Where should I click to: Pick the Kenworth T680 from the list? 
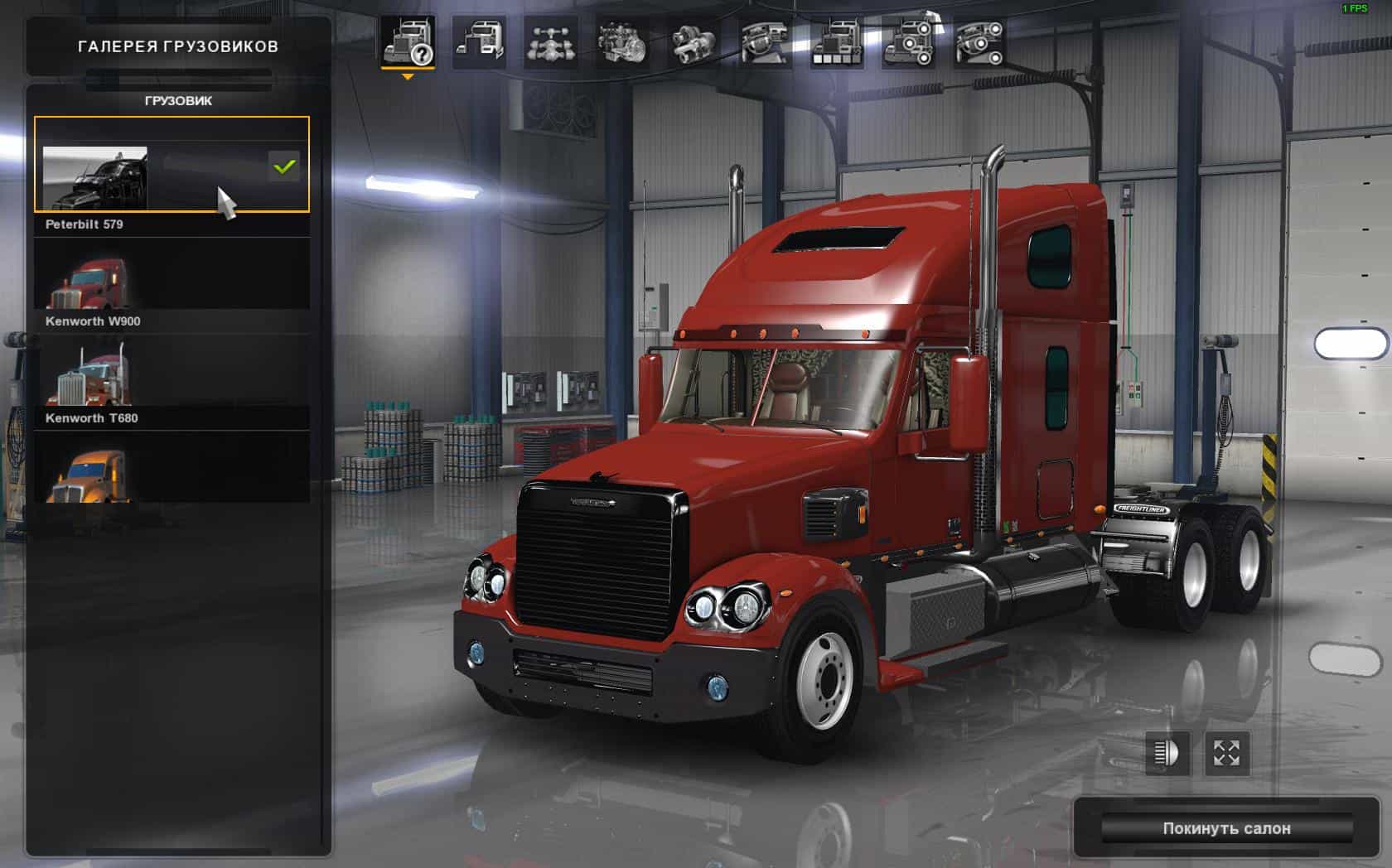[x=172, y=383]
